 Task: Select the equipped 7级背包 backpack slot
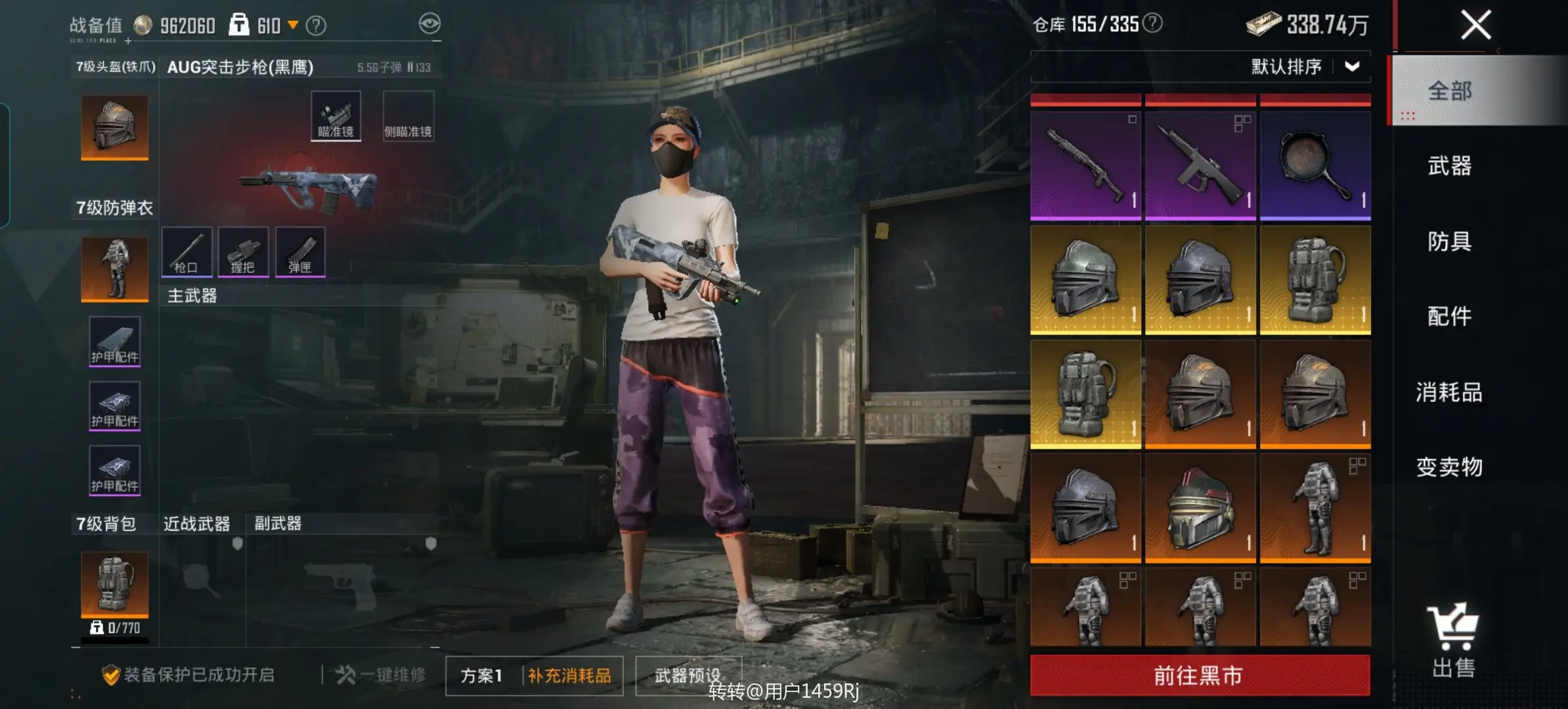[x=115, y=584]
